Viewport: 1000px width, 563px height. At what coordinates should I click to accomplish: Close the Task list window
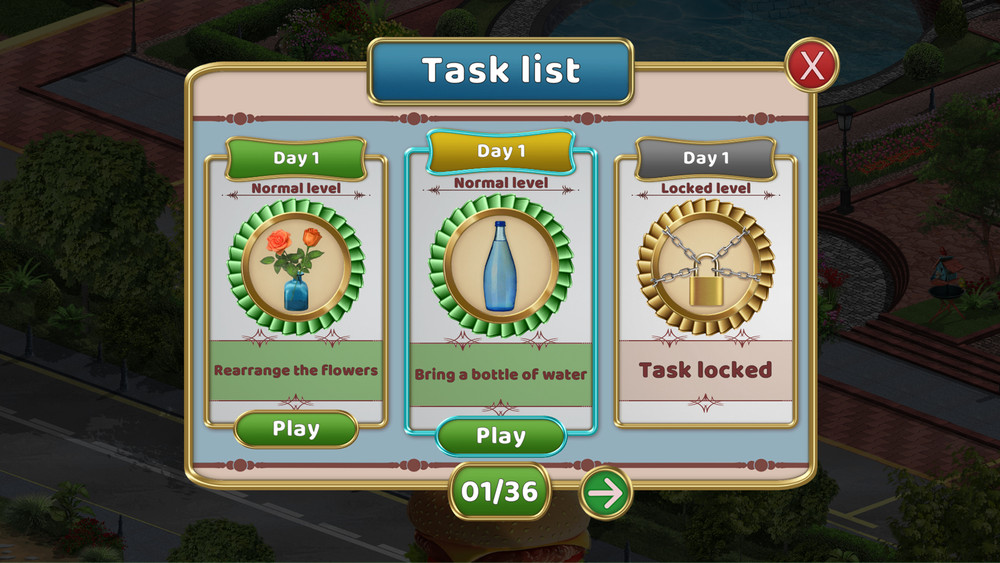click(x=812, y=66)
